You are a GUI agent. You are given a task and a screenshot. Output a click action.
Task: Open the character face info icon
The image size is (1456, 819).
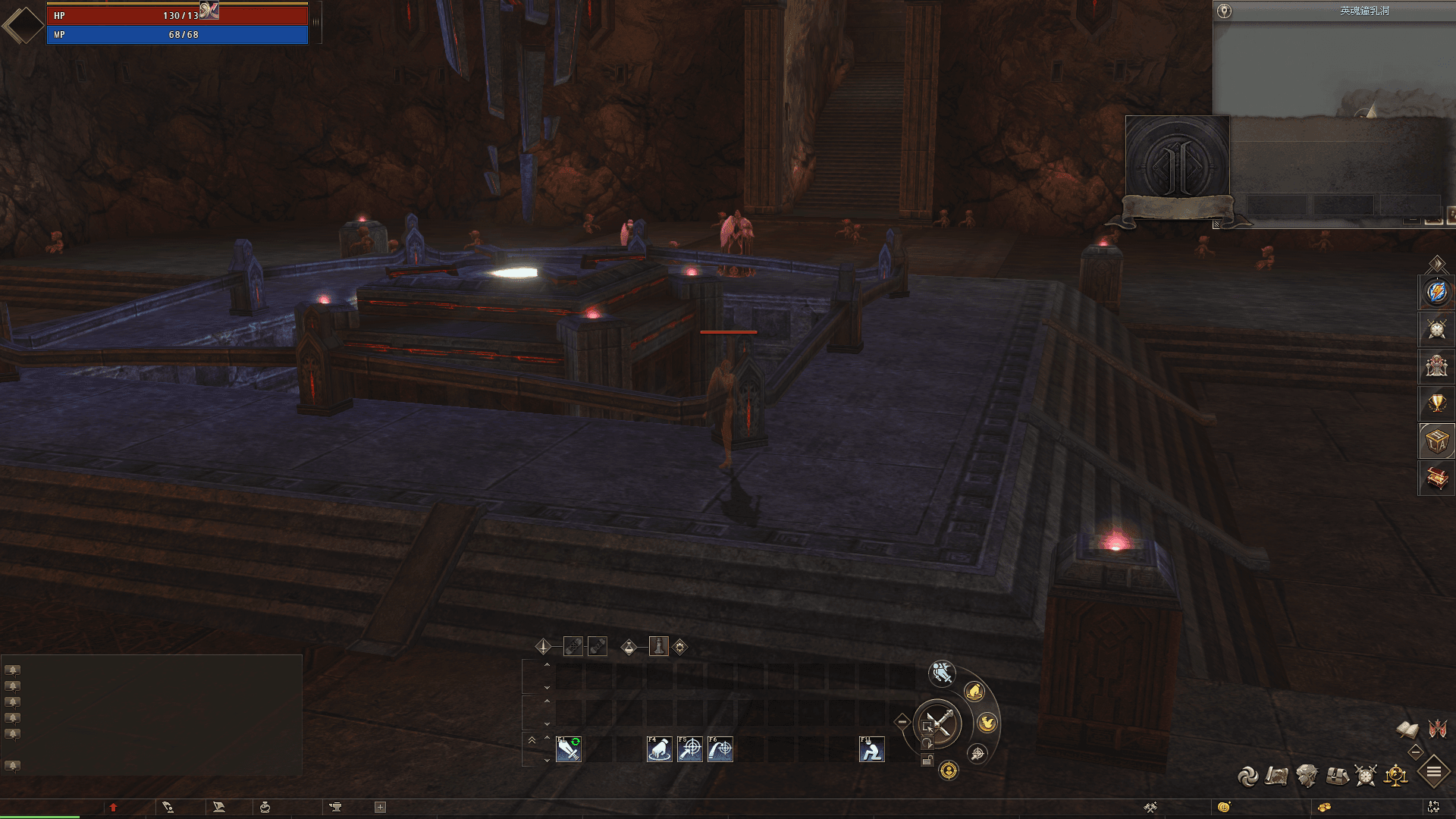coord(1306,776)
